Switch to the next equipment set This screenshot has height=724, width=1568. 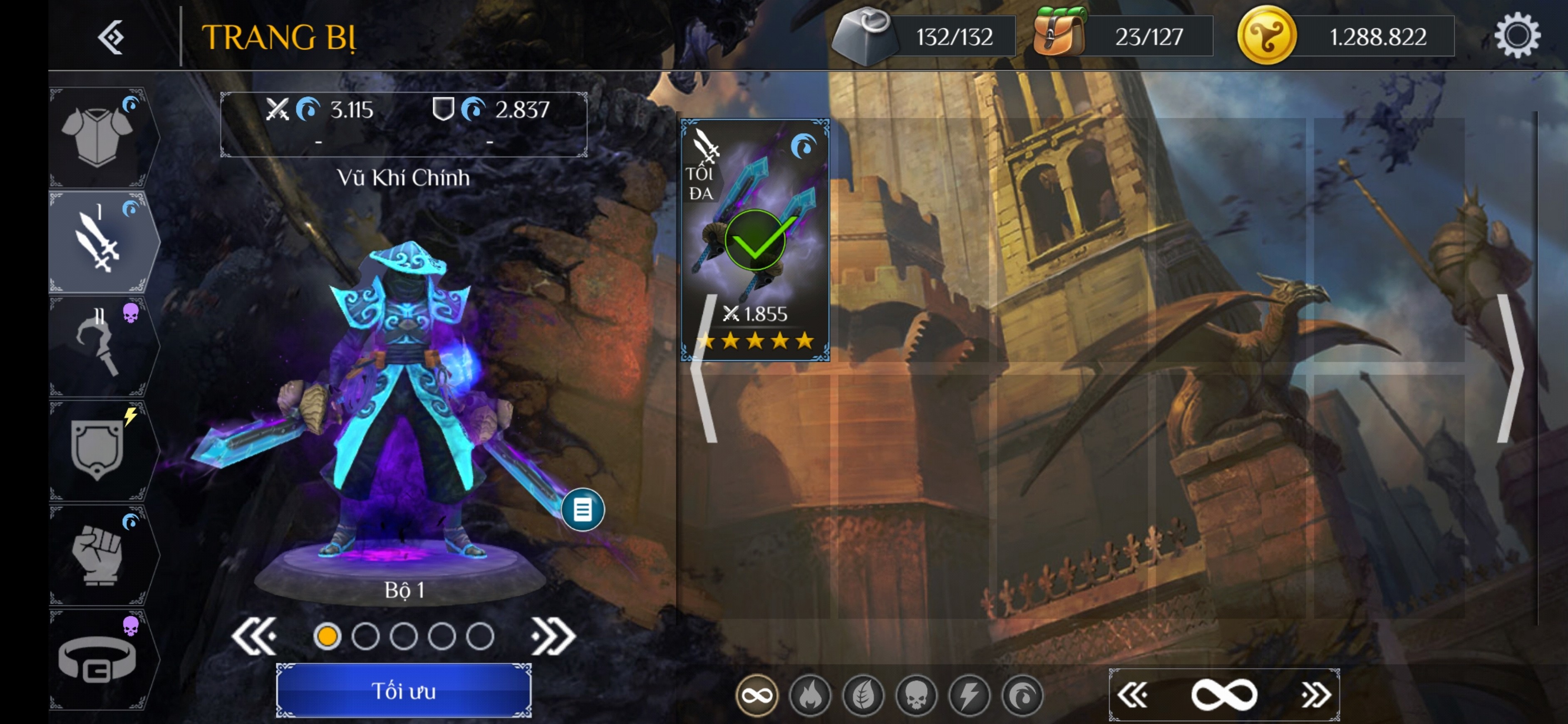point(552,636)
